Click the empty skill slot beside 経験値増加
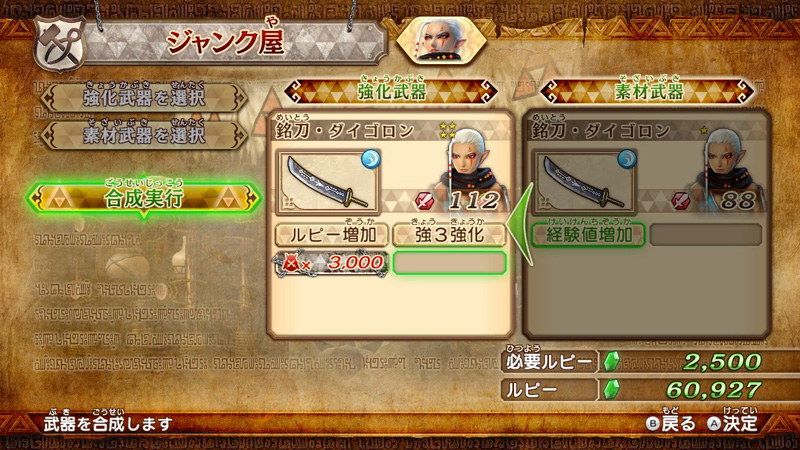 705,235
